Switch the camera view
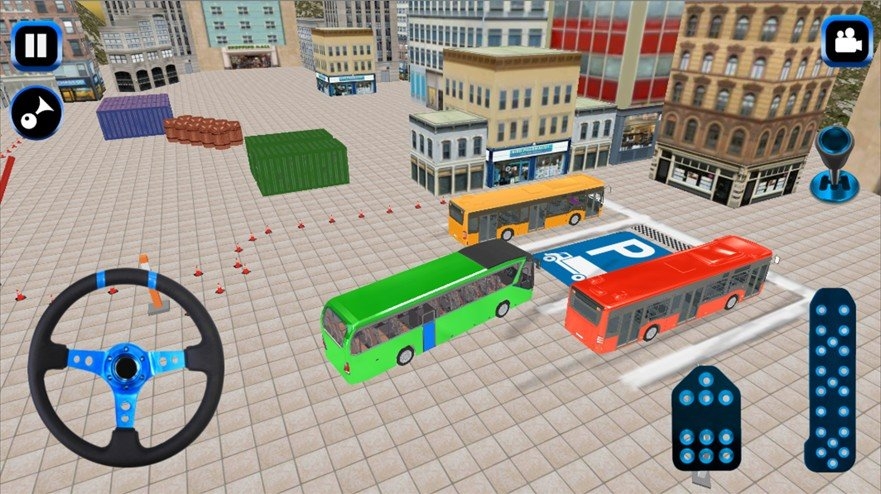The width and height of the screenshot is (881, 494). 846,42
